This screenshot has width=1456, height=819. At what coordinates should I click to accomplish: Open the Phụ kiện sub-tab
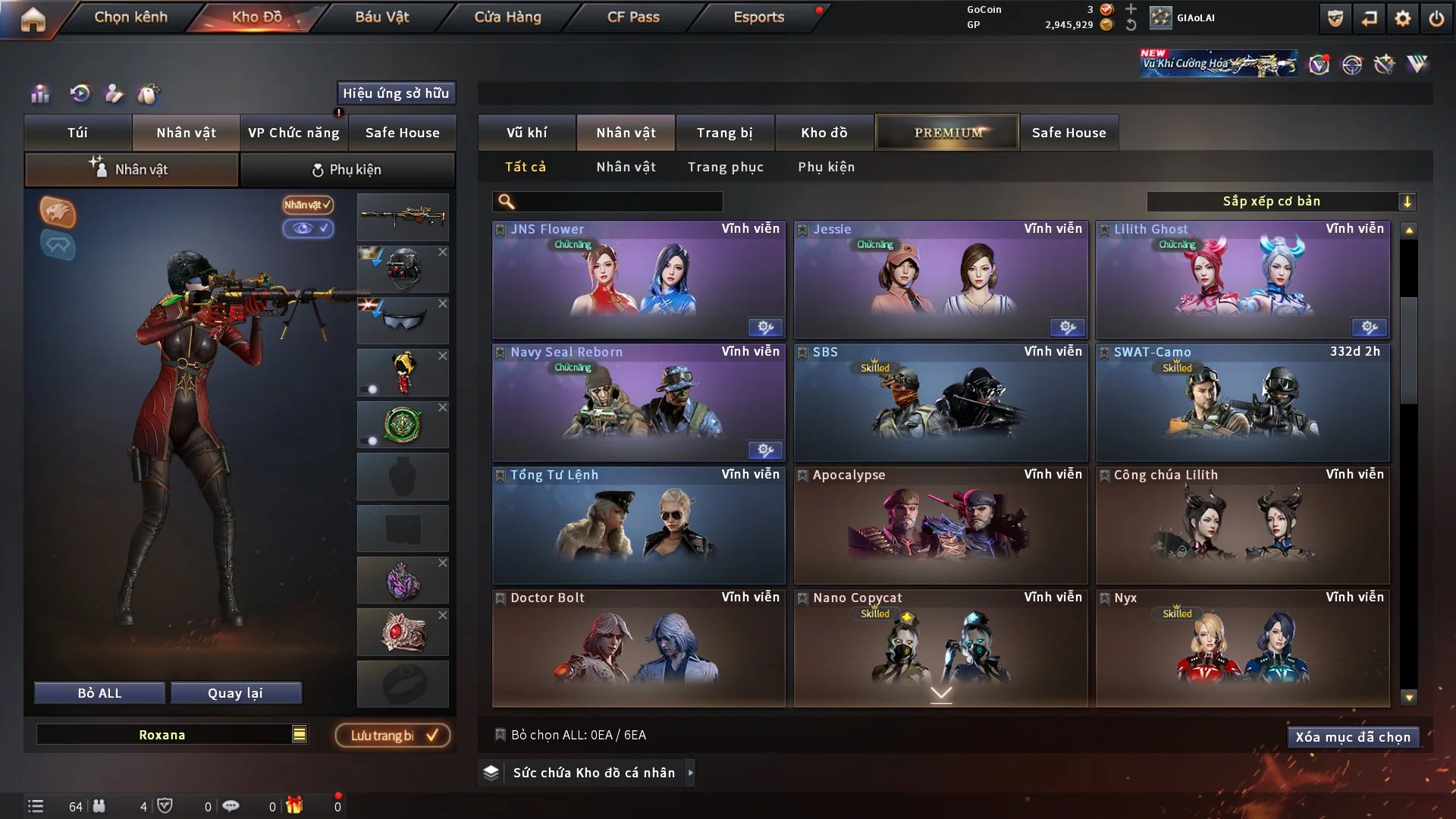point(347,170)
